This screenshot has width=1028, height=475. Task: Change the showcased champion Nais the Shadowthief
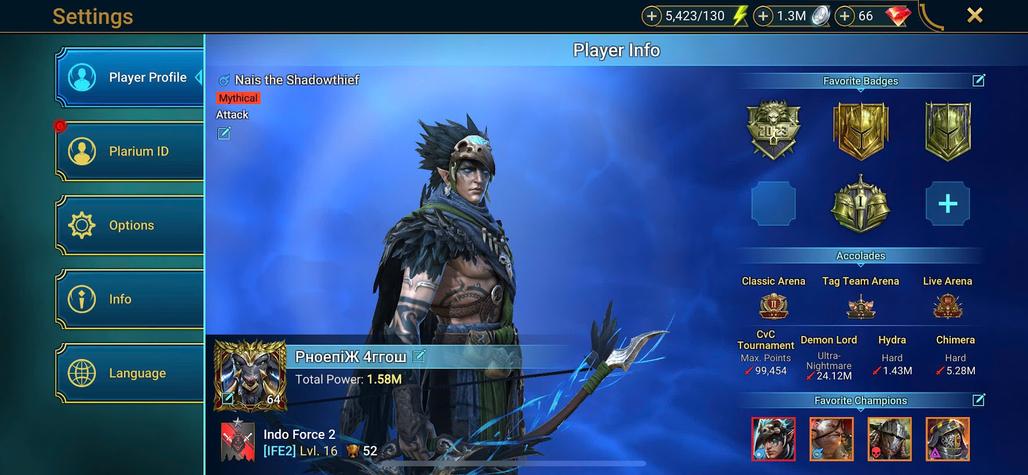pyautogui.click(x=224, y=133)
